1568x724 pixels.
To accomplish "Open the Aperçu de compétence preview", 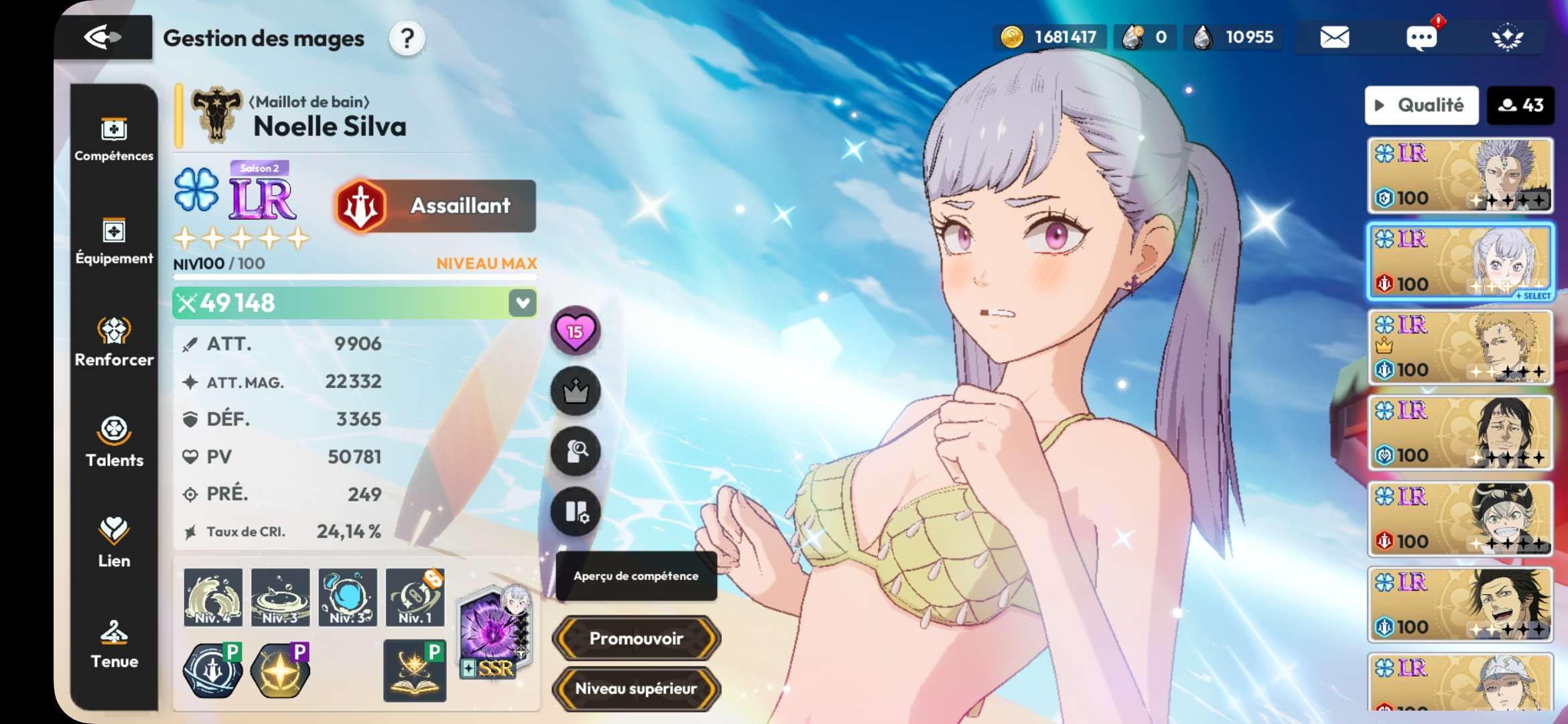I will (x=636, y=576).
